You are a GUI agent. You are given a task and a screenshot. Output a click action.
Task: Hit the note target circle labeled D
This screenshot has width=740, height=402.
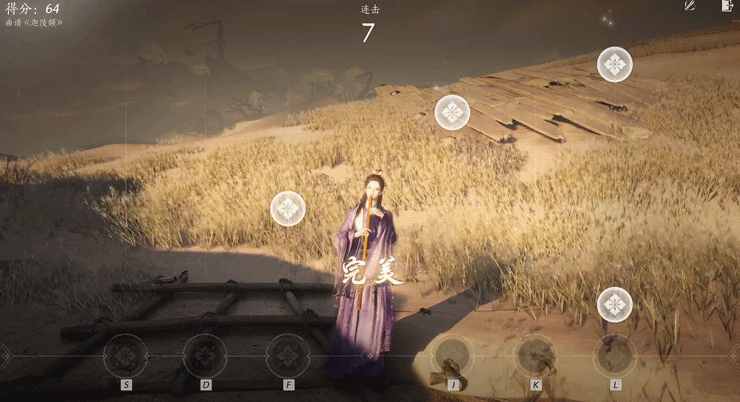[x=205, y=355]
